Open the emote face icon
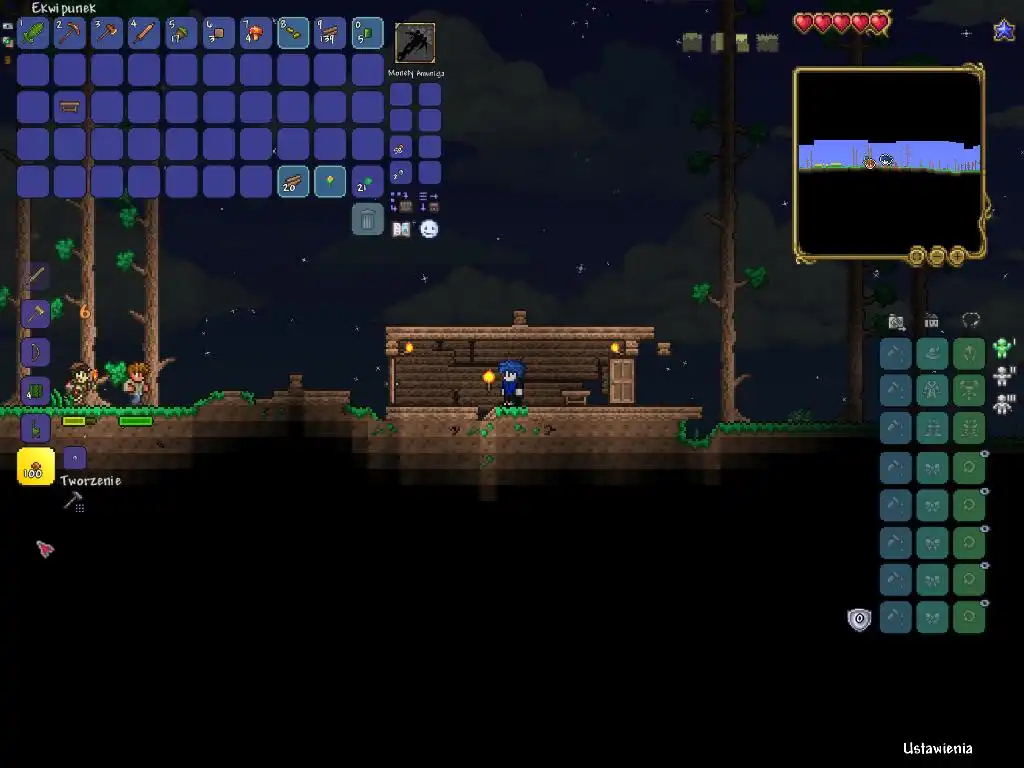The height and width of the screenshot is (768, 1024). tap(429, 229)
